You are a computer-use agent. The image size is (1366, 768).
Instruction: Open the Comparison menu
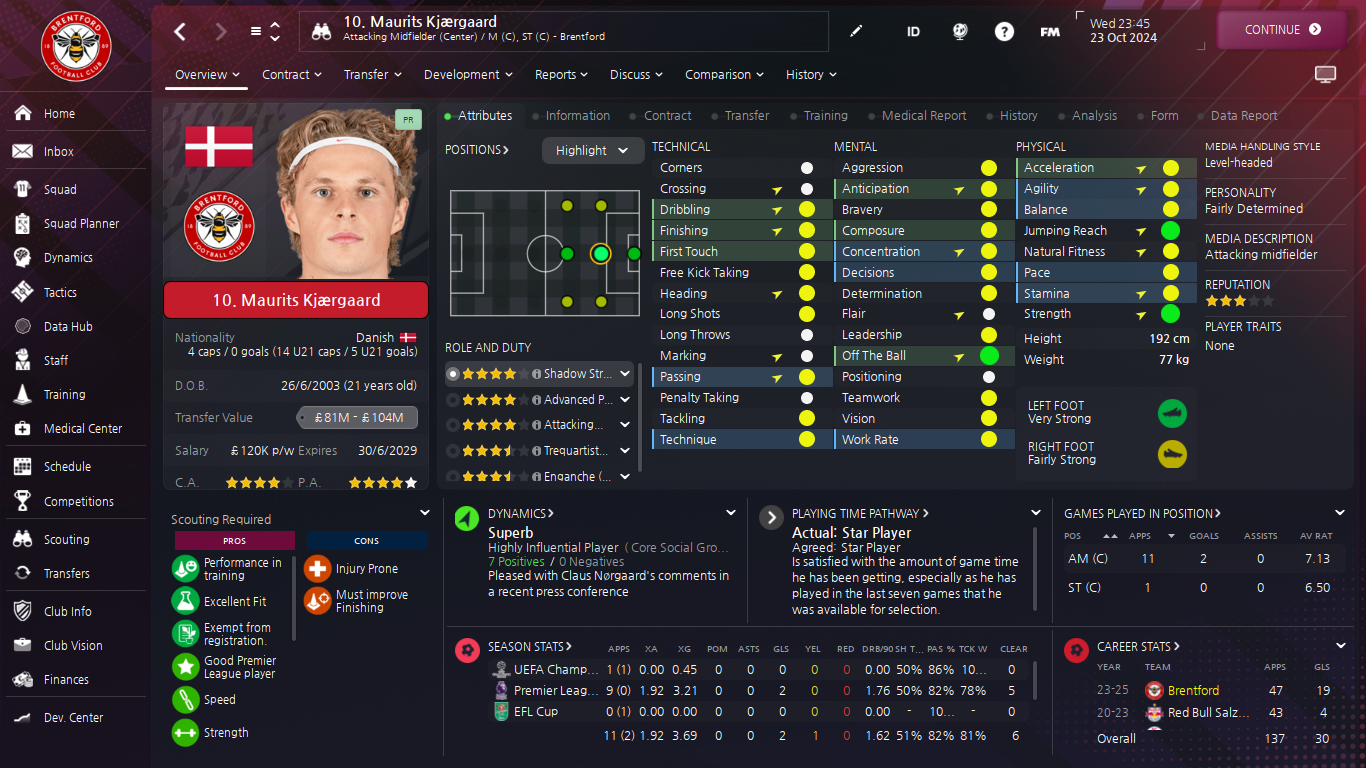724,75
